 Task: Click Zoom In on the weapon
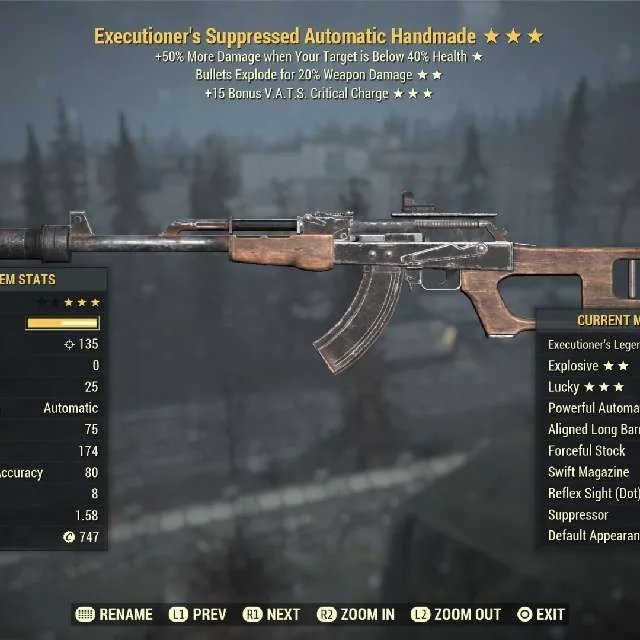[356, 614]
